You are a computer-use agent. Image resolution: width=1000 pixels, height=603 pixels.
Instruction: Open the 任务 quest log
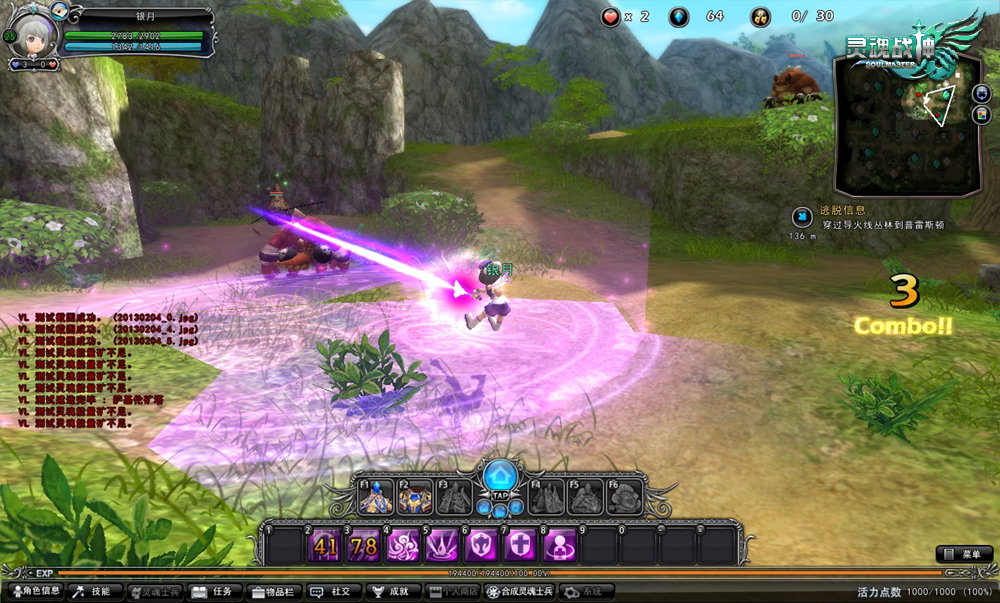216,592
